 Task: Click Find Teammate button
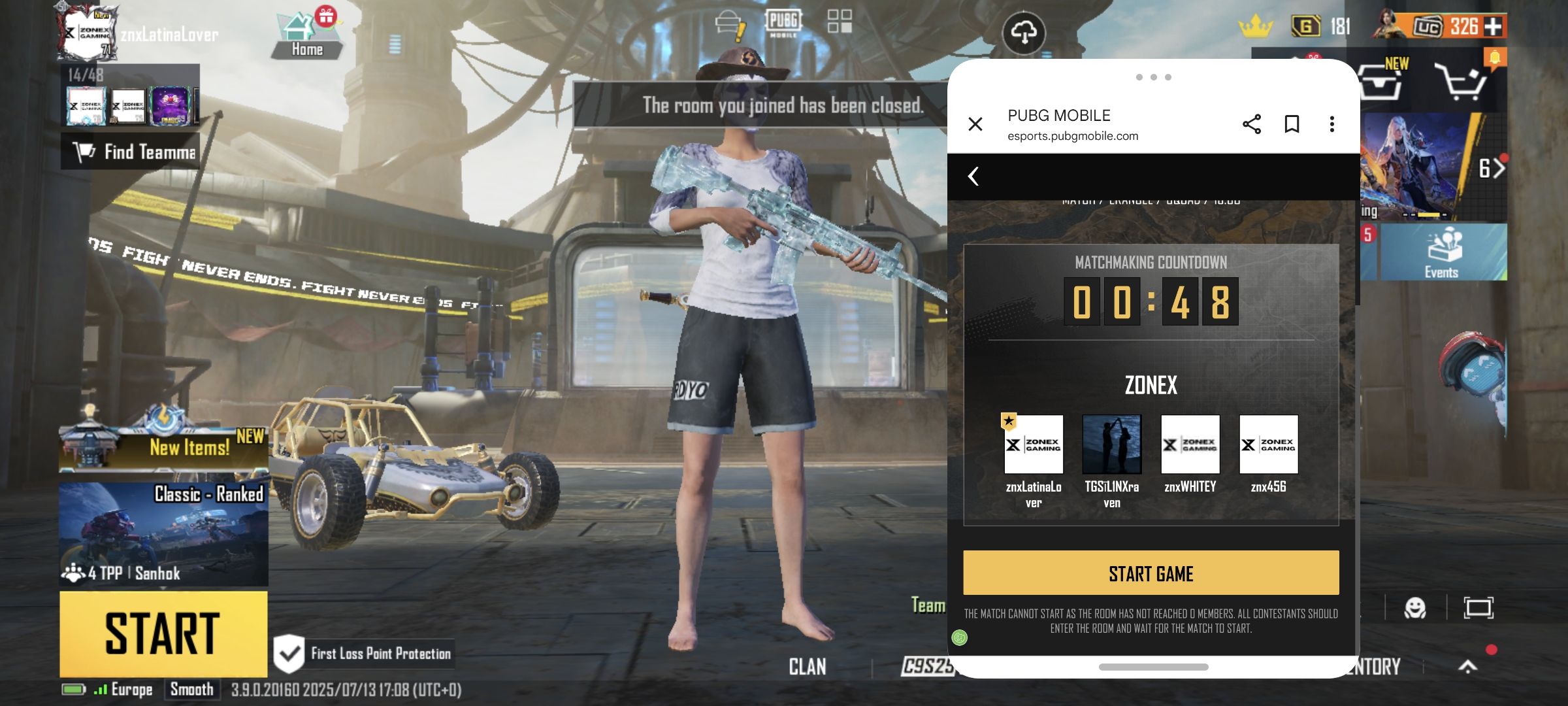[131, 152]
